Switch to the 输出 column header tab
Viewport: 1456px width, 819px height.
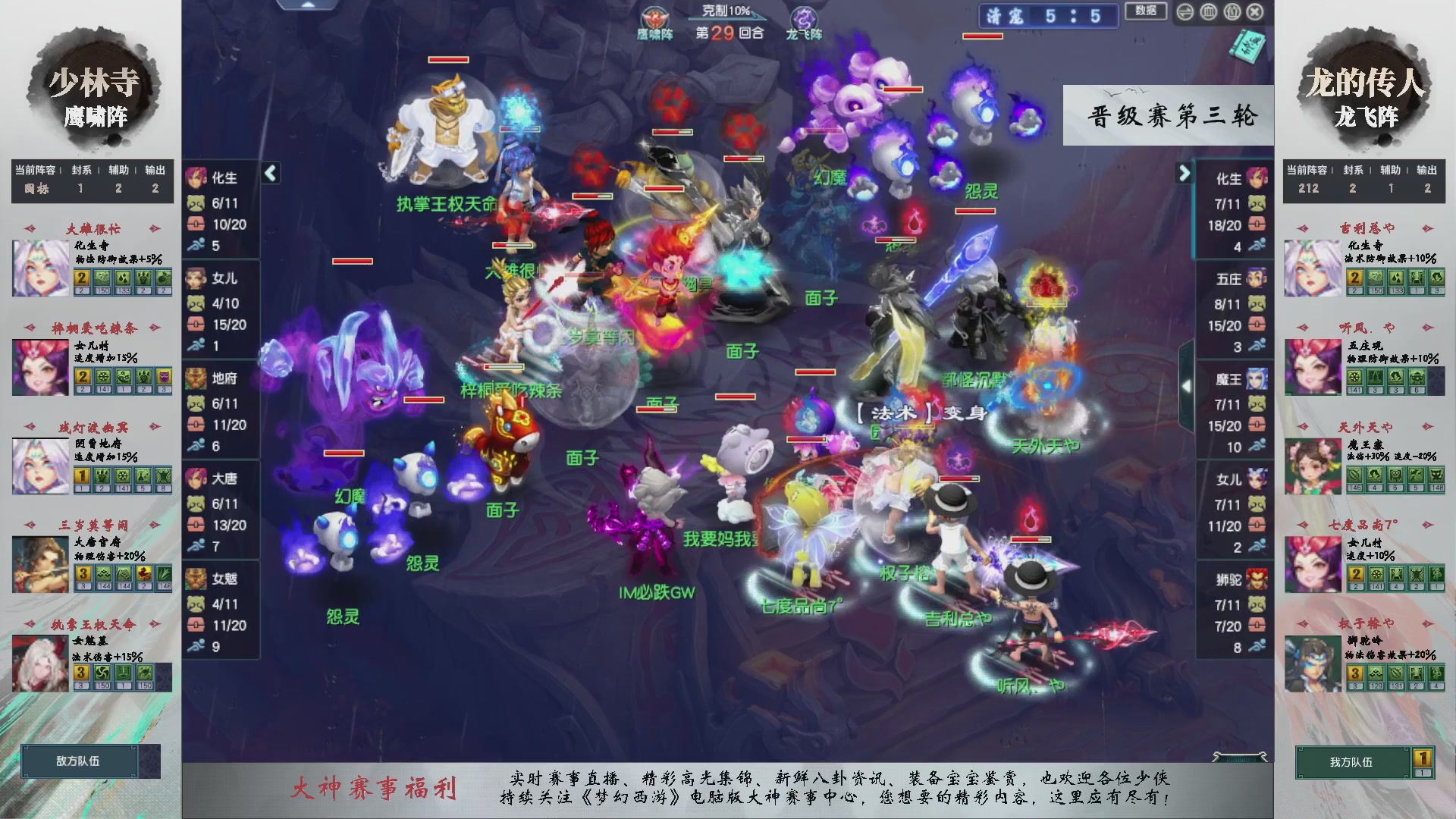click(x=154, y=171)
